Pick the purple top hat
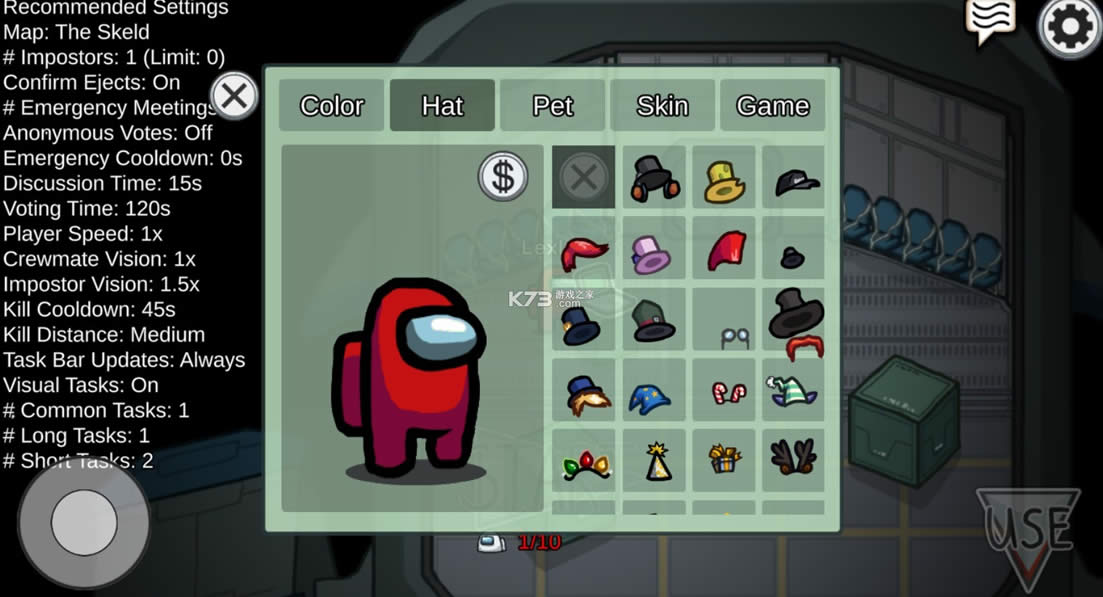Image resolution: width=1103 pixels, height=597 pixels. pos(653,251)
